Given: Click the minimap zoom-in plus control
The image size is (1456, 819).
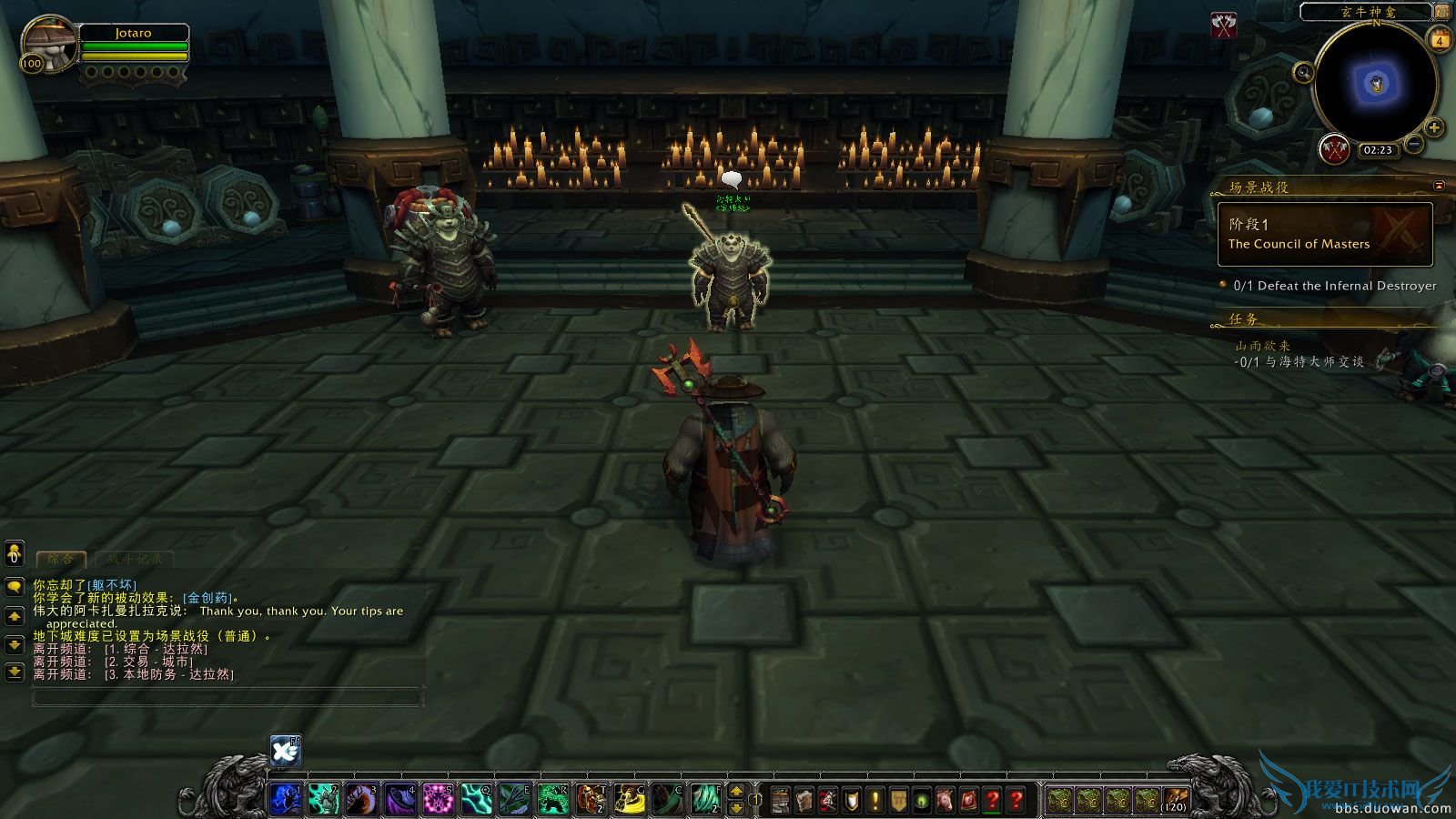Looking at the screenshot, I should coord(1434,127).
